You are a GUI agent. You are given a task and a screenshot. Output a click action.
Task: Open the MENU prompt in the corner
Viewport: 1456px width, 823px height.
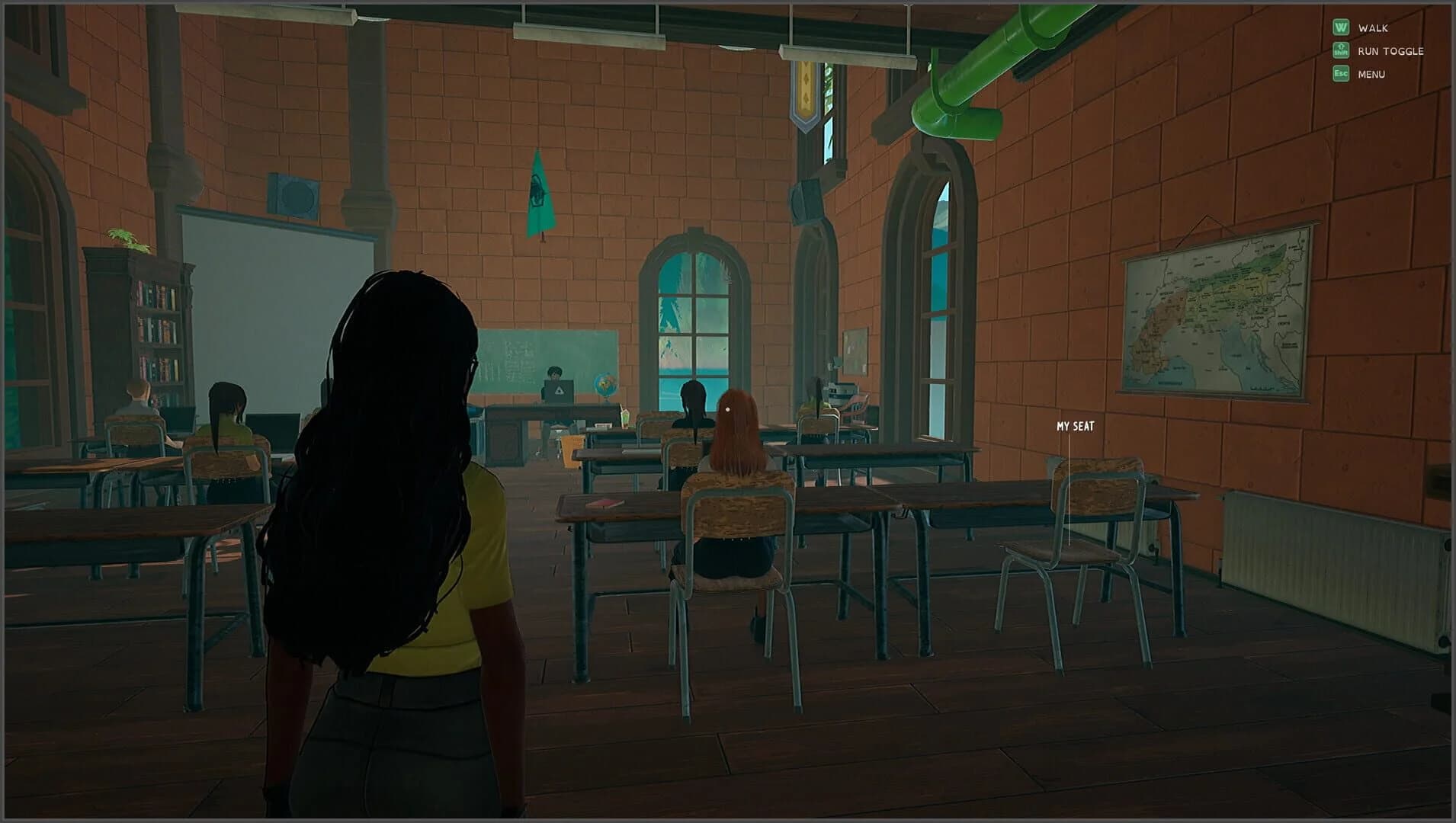1371,74
